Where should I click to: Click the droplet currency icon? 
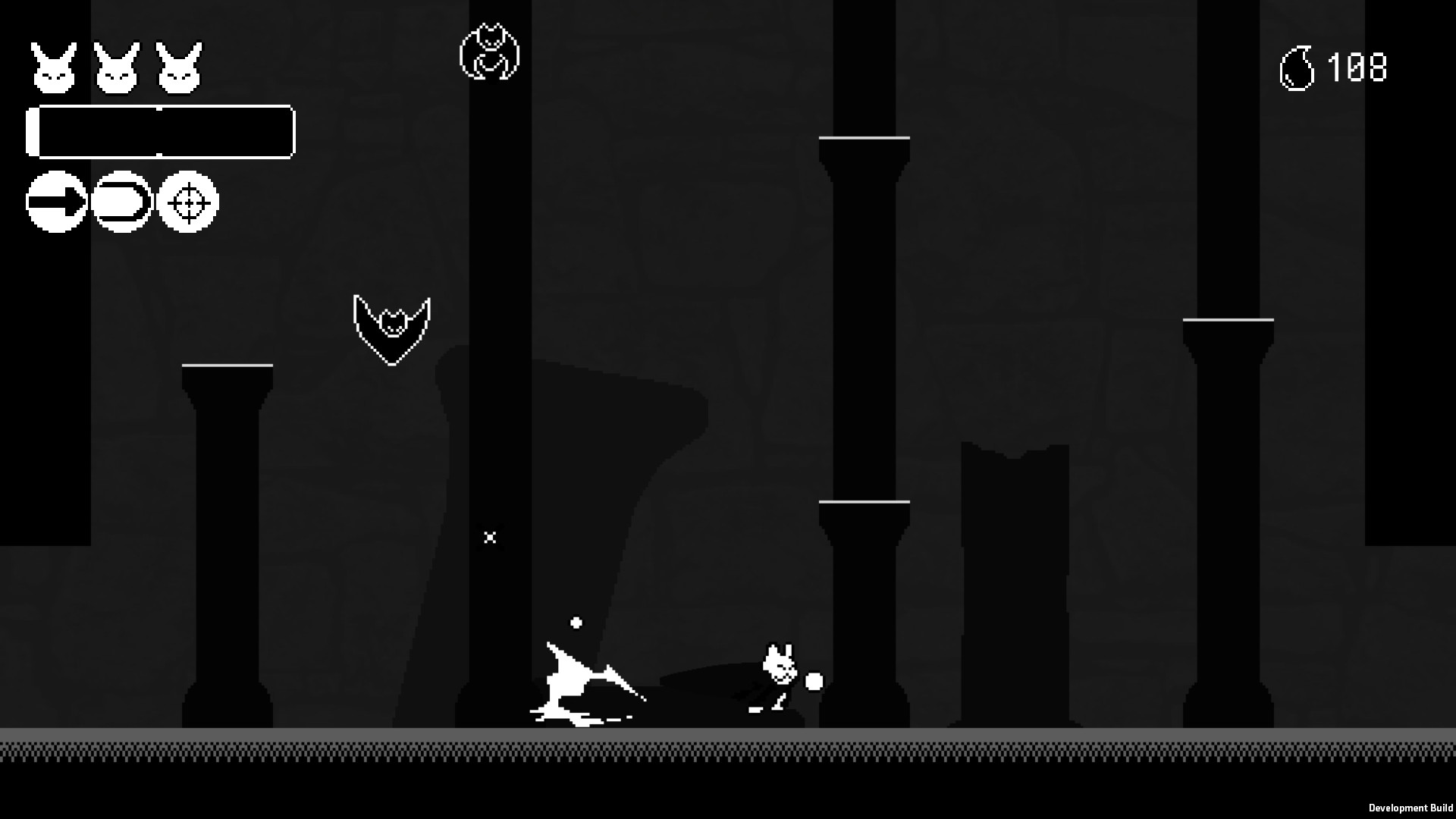1298,68
